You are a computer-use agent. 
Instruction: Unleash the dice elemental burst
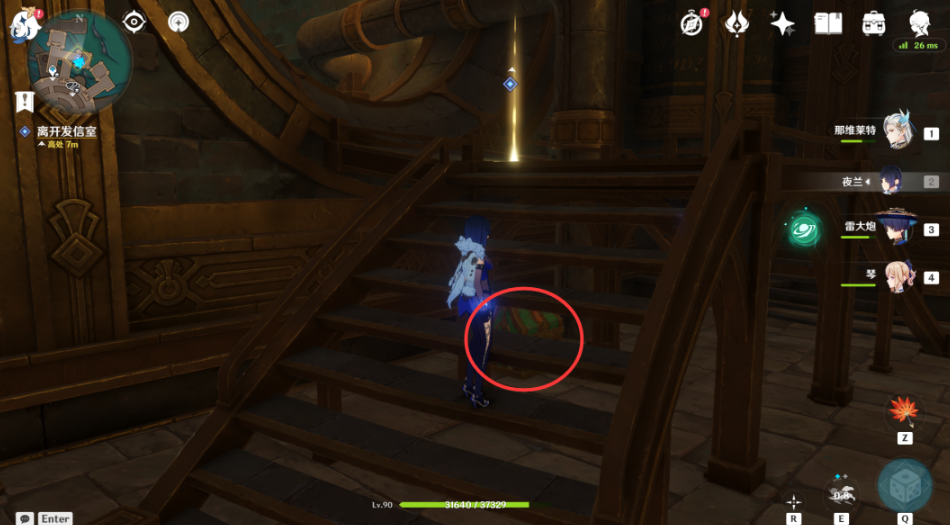point(903,486)
